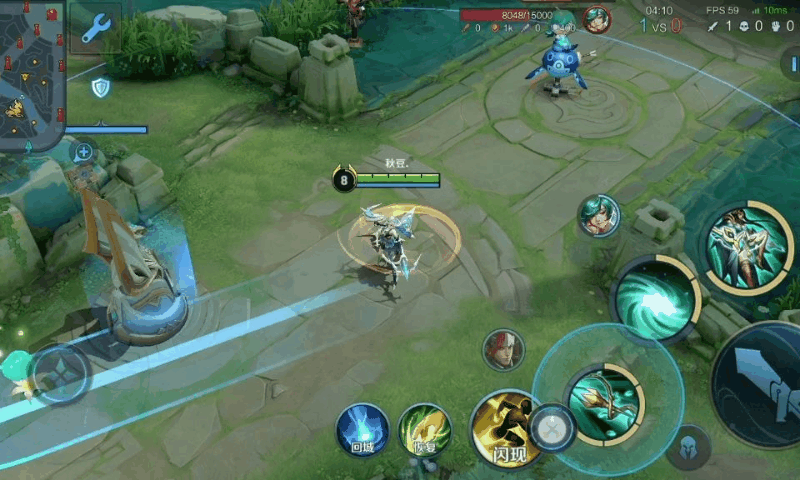
Task: Cast the trident spear skill
Action: tap(604, 402)
